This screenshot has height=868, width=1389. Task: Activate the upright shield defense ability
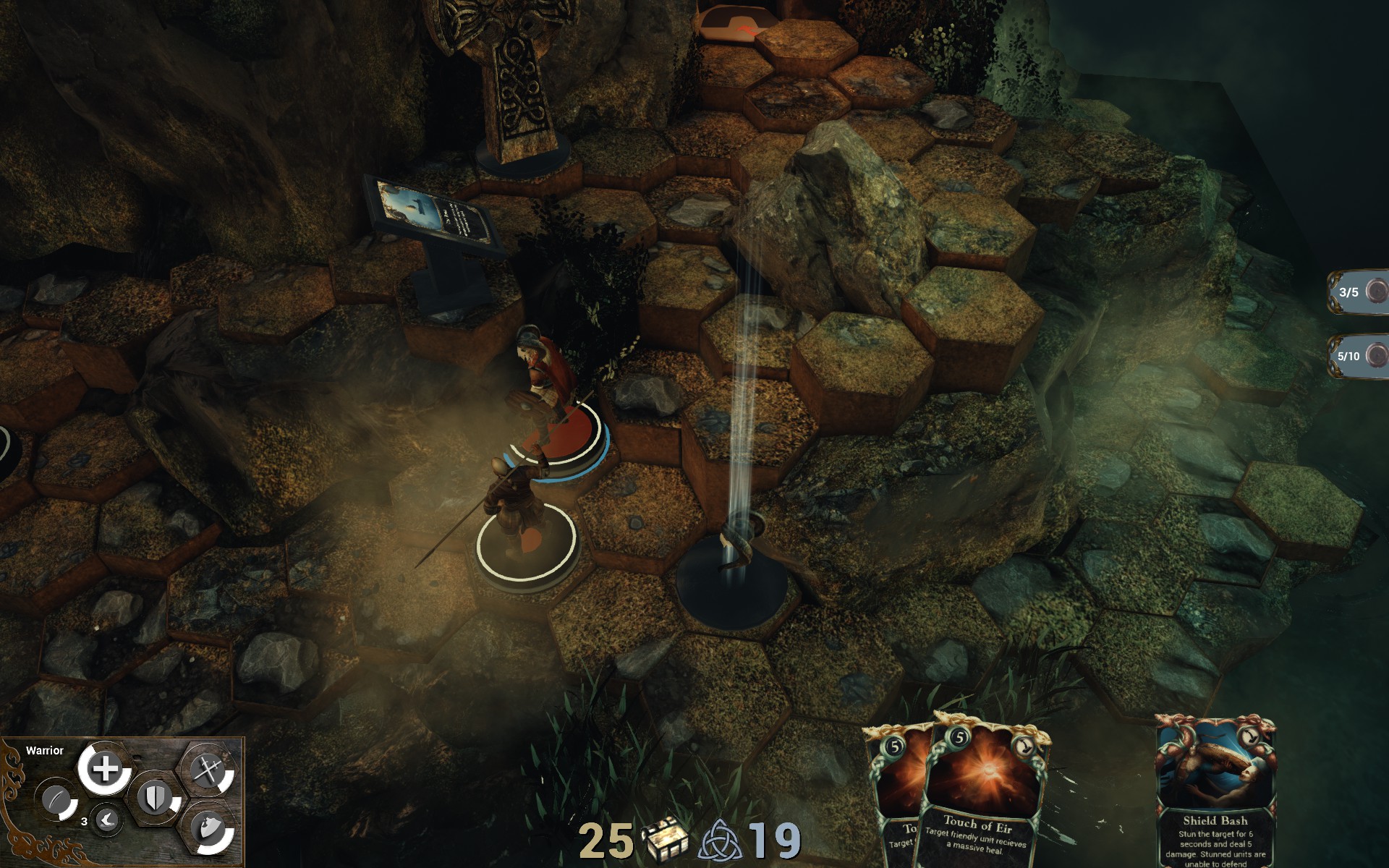coord(156,799)
